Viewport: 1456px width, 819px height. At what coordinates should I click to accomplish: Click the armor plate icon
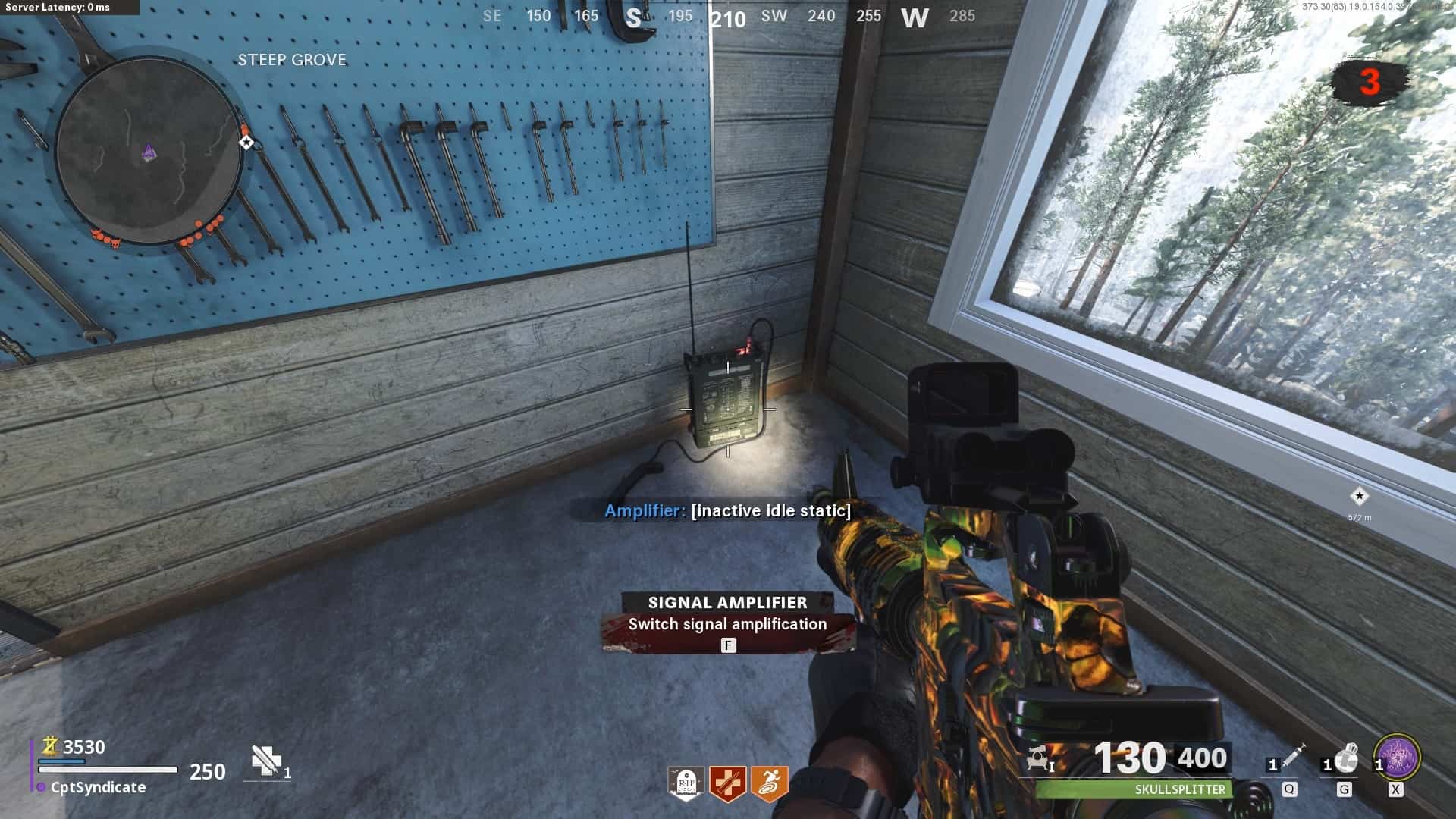[x=267, y=761]
